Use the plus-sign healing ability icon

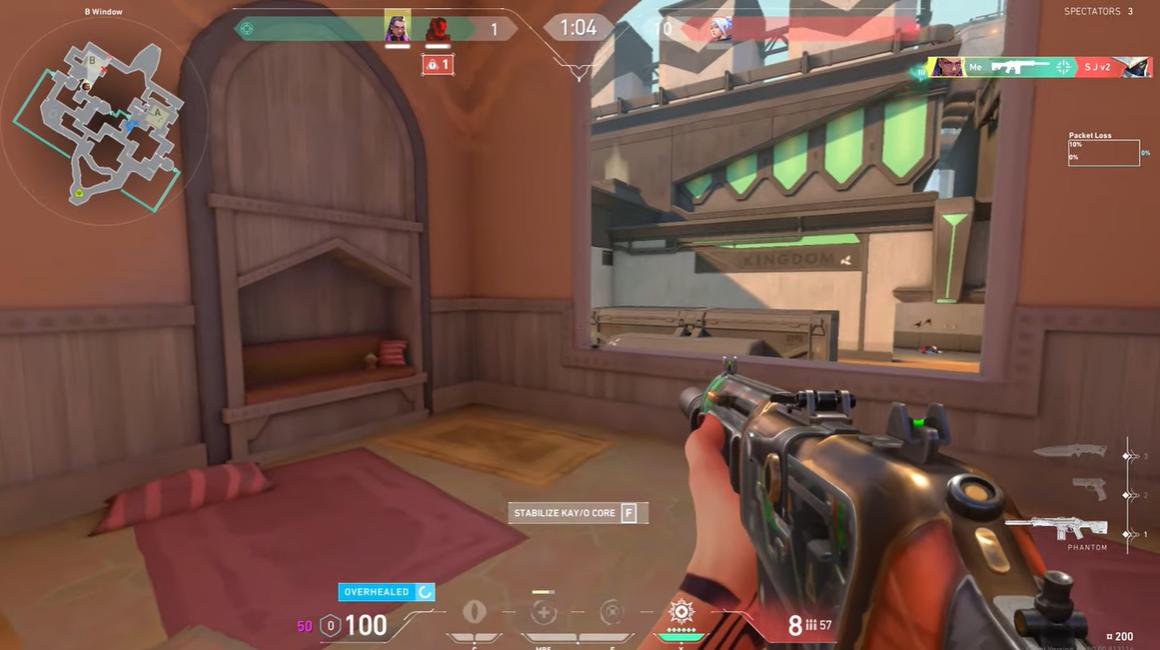[x=543, y=613]
